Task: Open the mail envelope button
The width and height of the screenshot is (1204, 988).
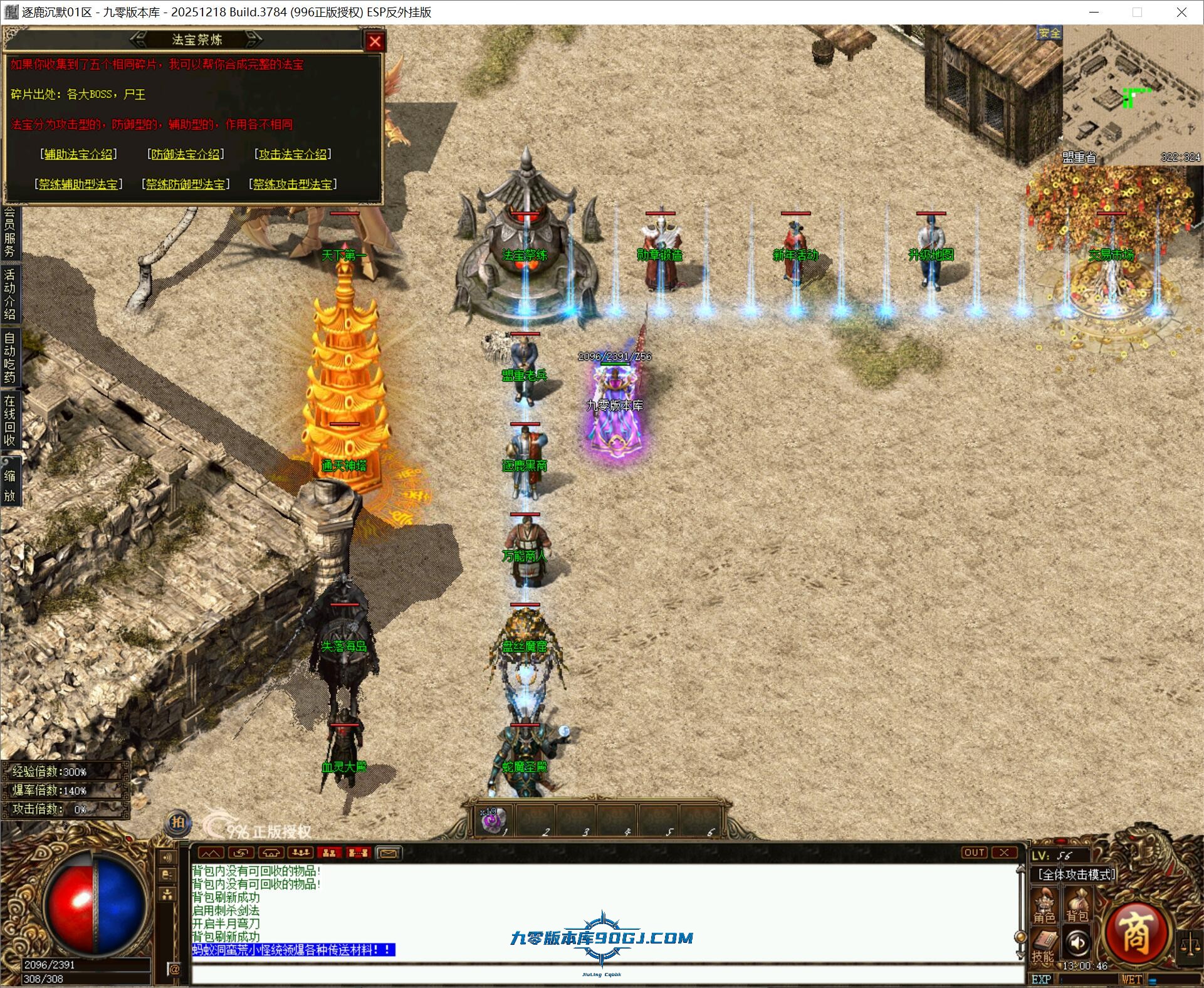Action: tap(388, 853)
